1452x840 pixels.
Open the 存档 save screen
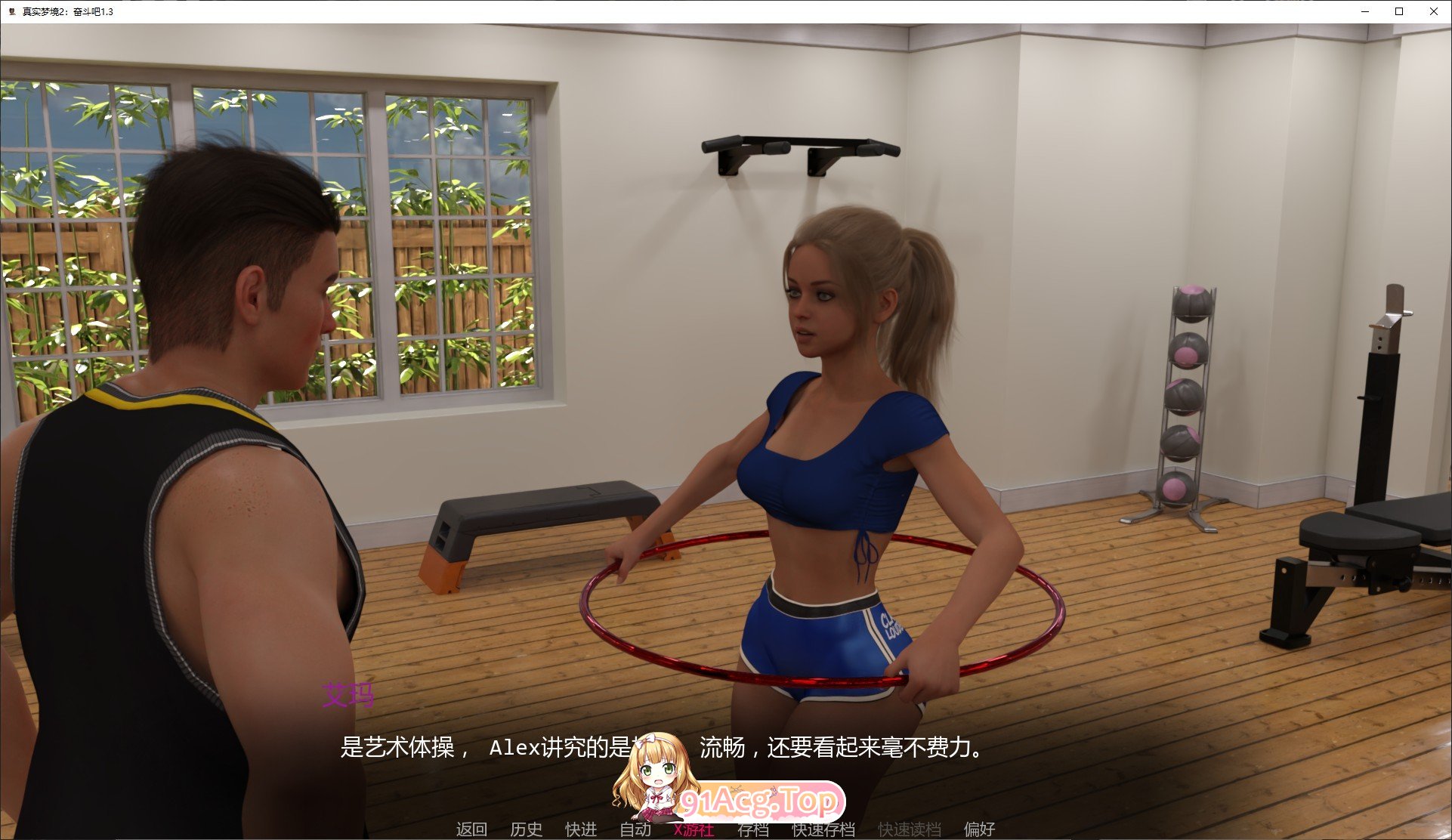click(x=753, y=829)
